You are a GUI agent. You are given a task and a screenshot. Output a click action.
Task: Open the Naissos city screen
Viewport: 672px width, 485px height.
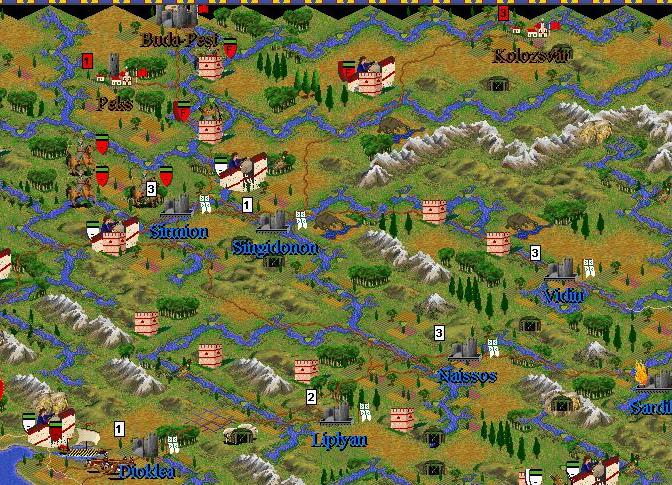tap(465, 353)
